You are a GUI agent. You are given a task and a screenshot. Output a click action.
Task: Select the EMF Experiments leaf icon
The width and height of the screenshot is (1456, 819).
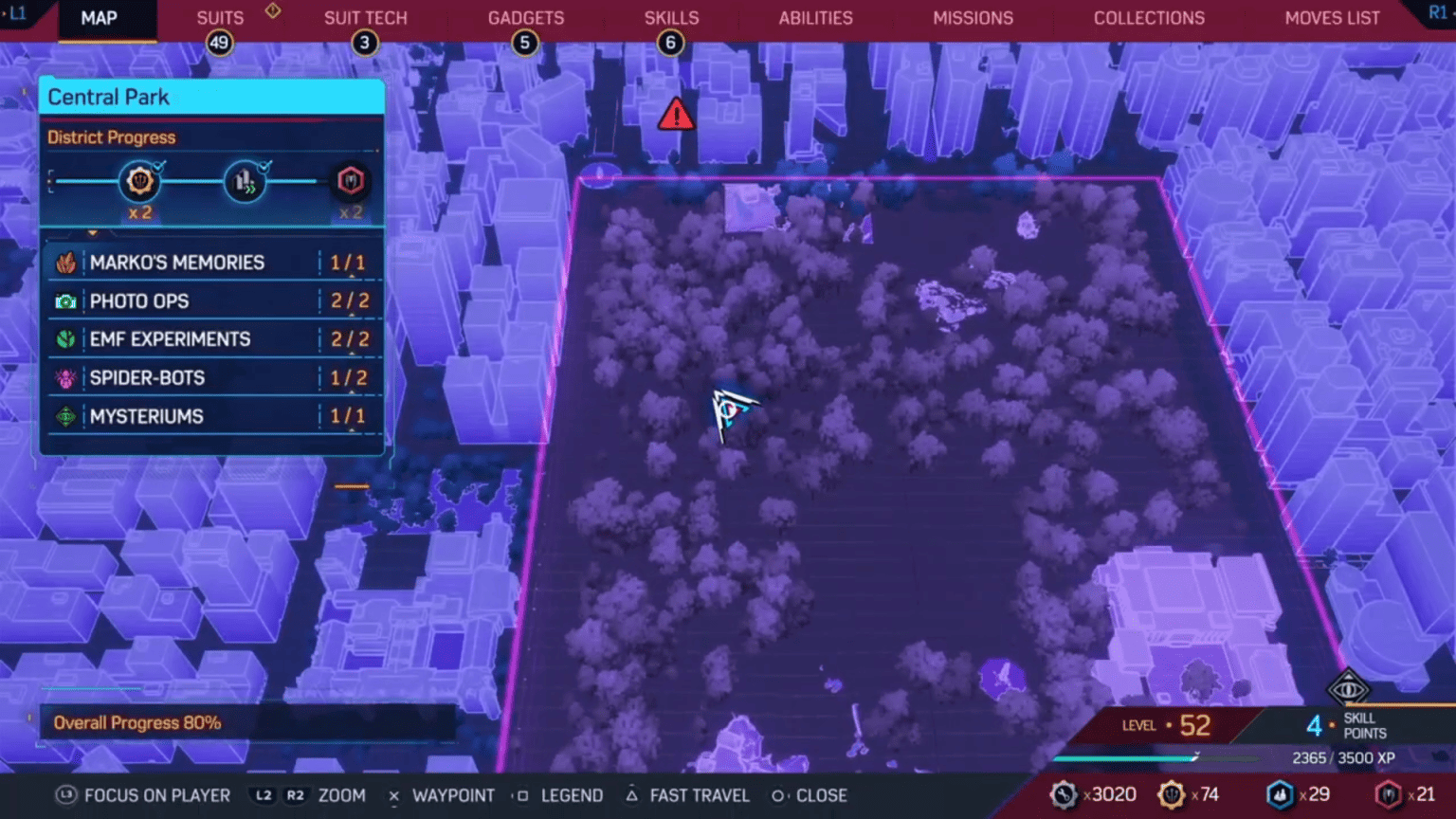point(66,338)
